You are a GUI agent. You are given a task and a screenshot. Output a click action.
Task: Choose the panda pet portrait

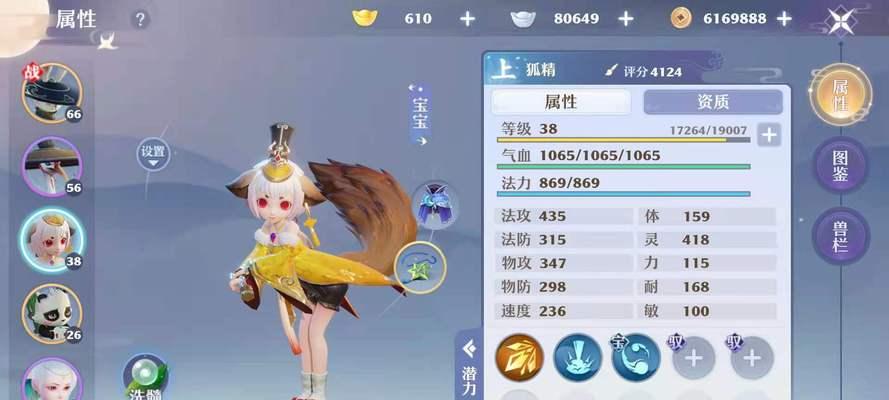tap(51, 312)
